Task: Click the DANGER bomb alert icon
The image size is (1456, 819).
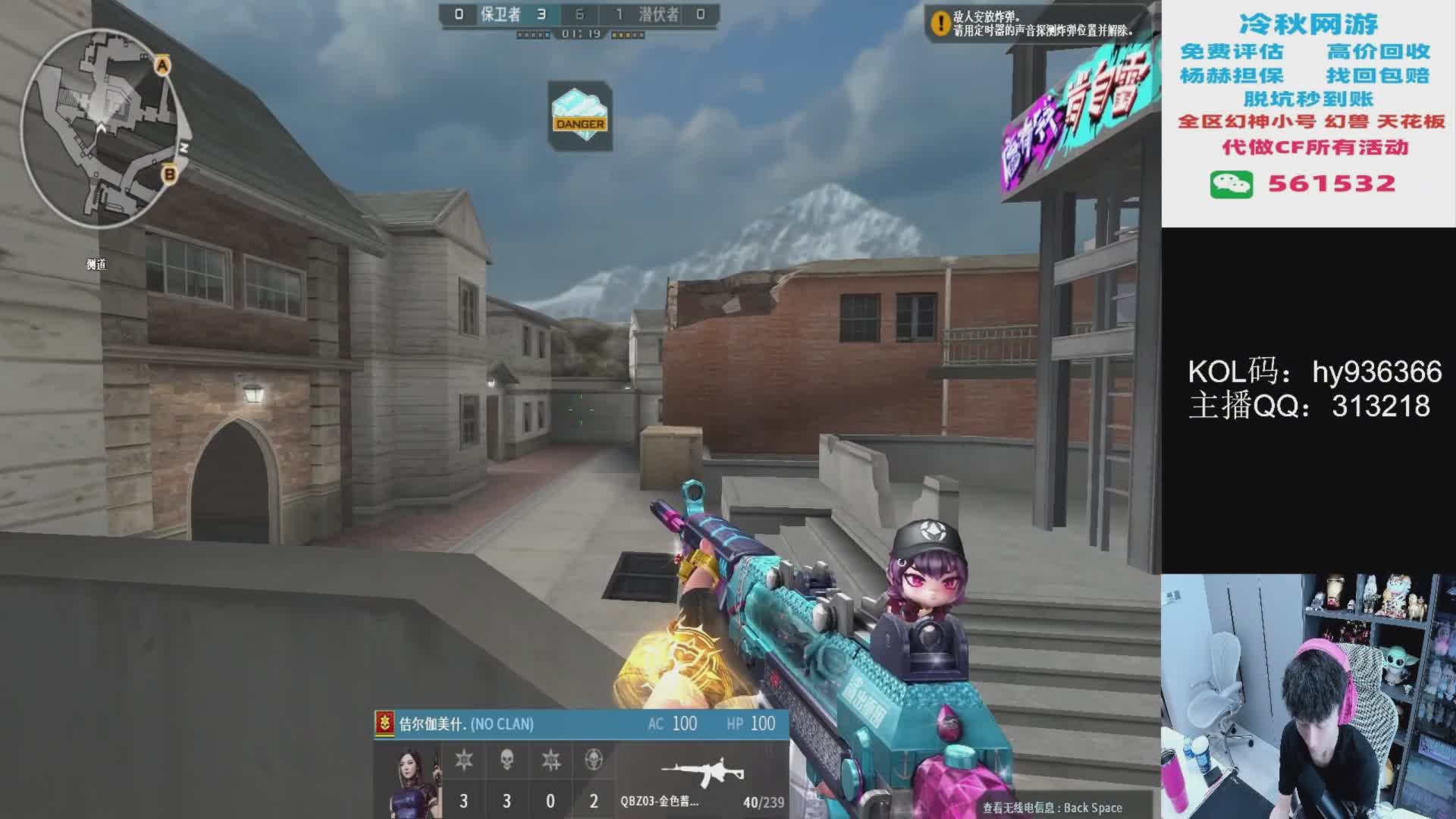Action: [580, 116]
